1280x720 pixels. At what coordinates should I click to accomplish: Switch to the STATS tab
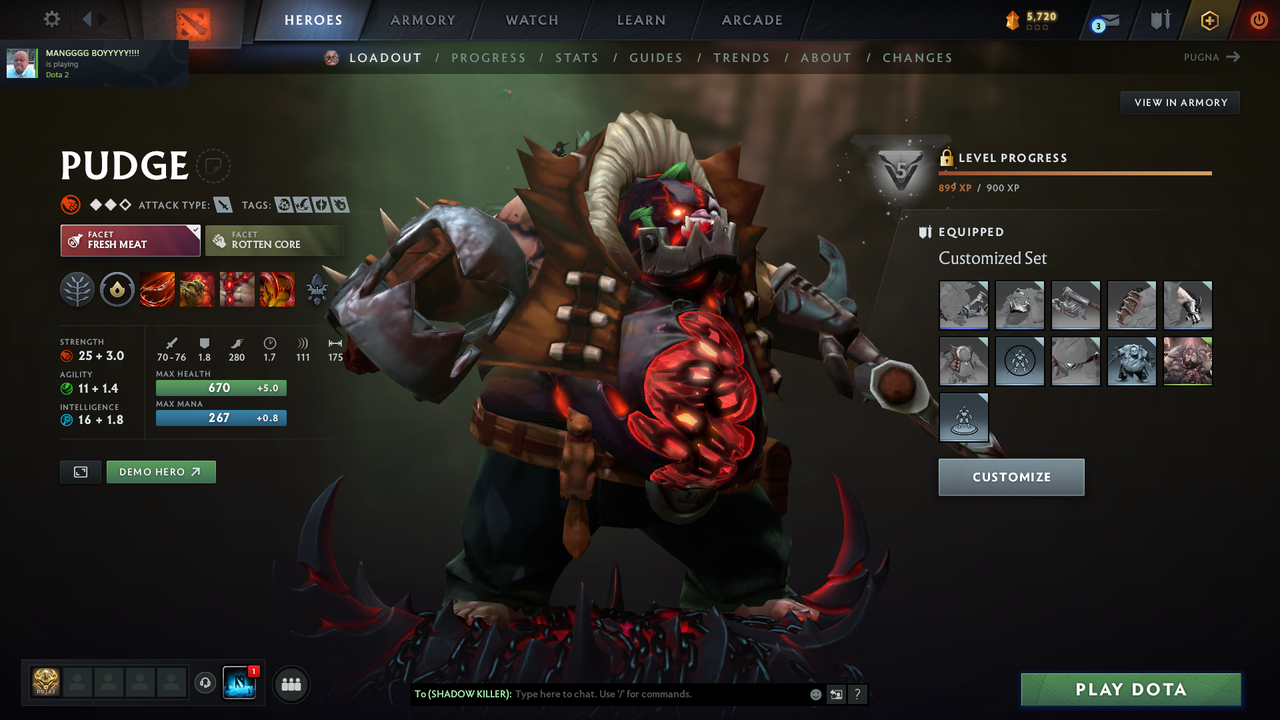pyautogui.click(x=577, y=57)
